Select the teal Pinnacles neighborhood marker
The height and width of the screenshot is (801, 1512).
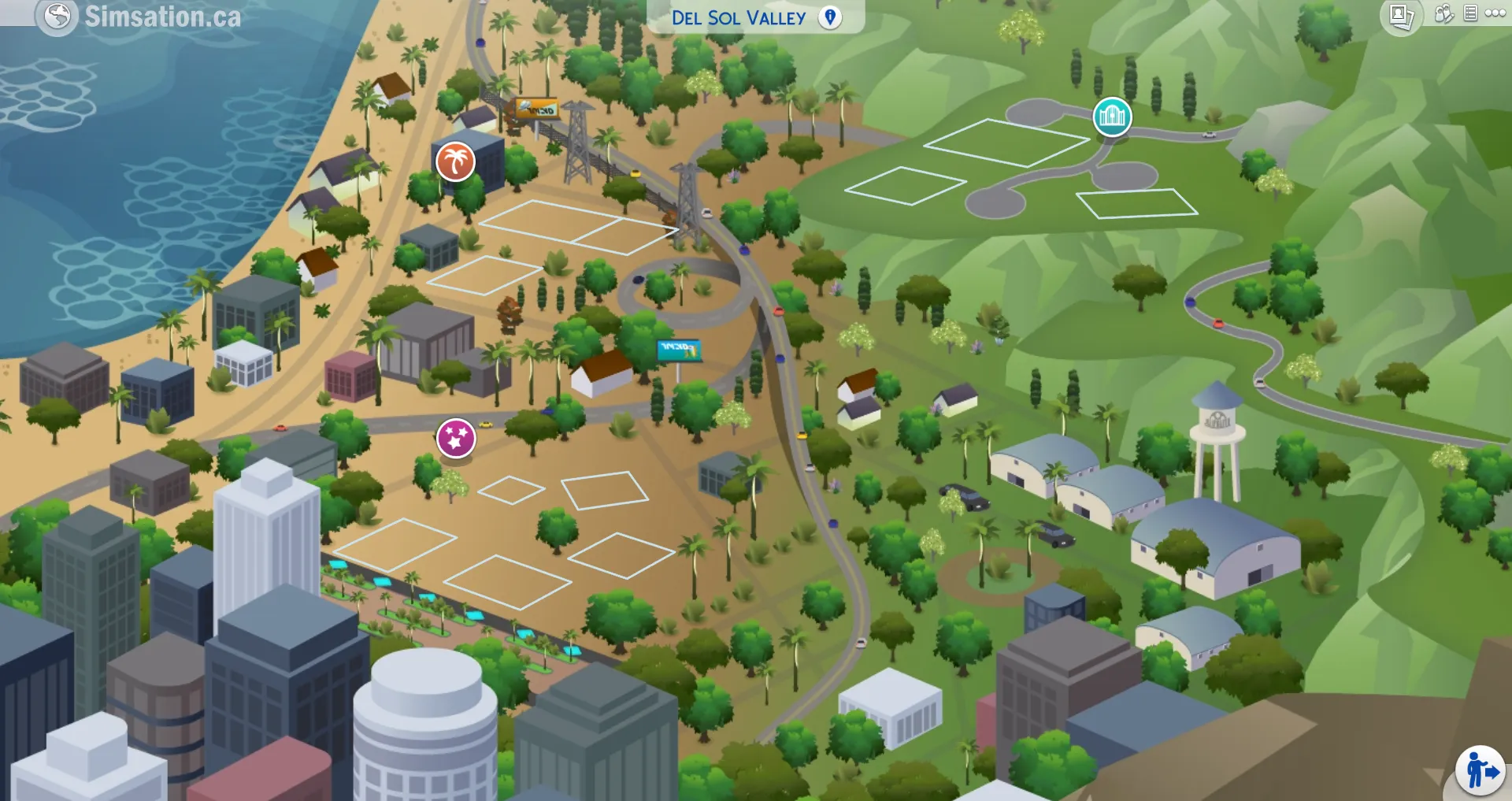click(1112, 115)
